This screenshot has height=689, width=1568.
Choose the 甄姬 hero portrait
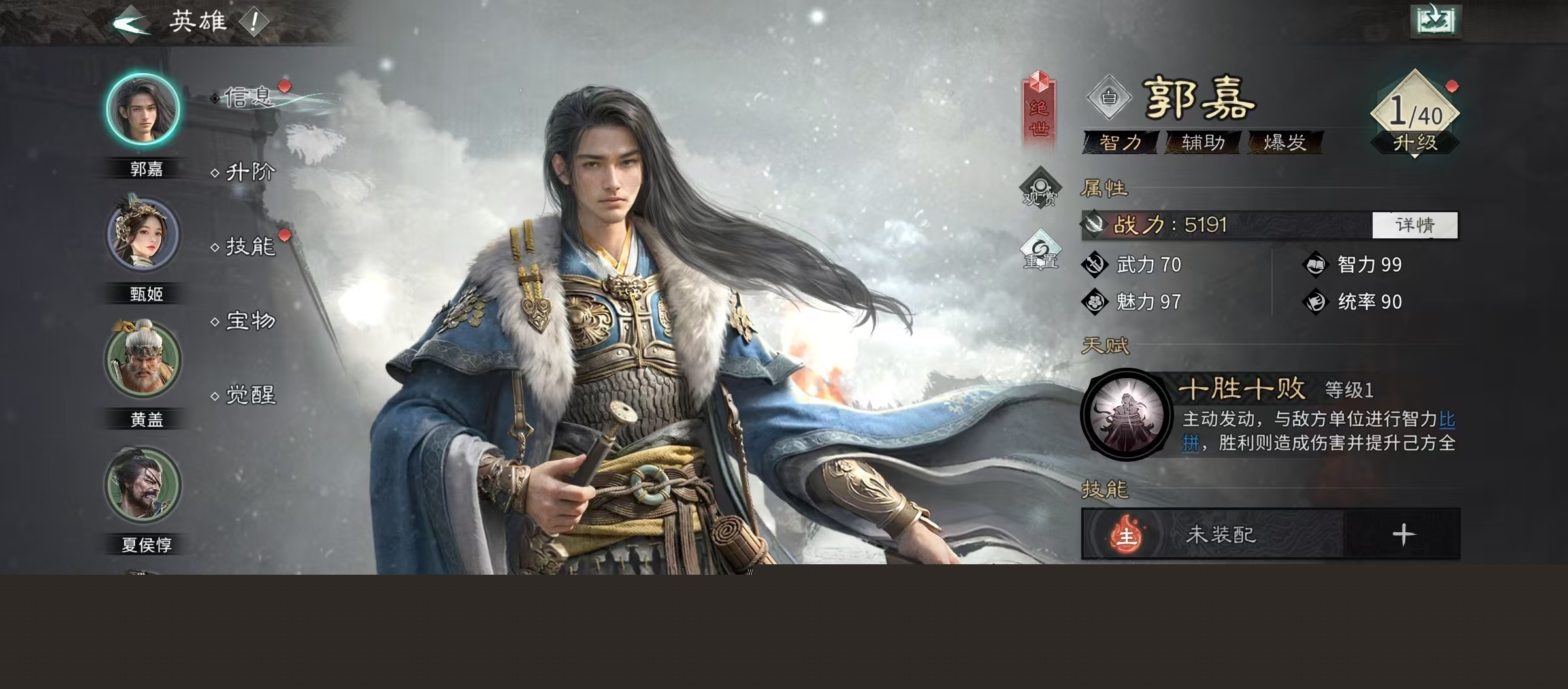pos(143,235)
